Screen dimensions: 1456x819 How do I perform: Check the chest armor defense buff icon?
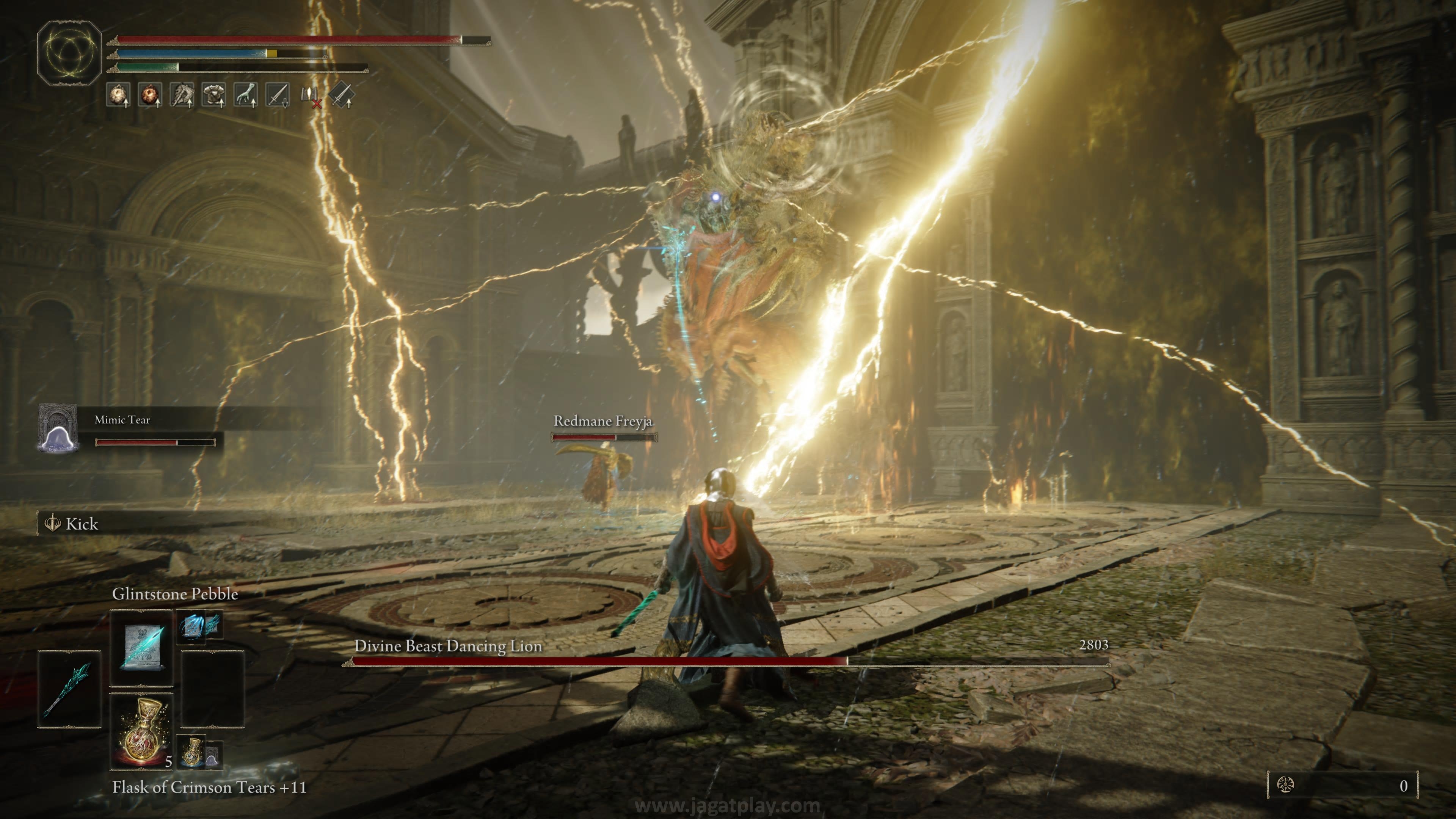(214, 95)
